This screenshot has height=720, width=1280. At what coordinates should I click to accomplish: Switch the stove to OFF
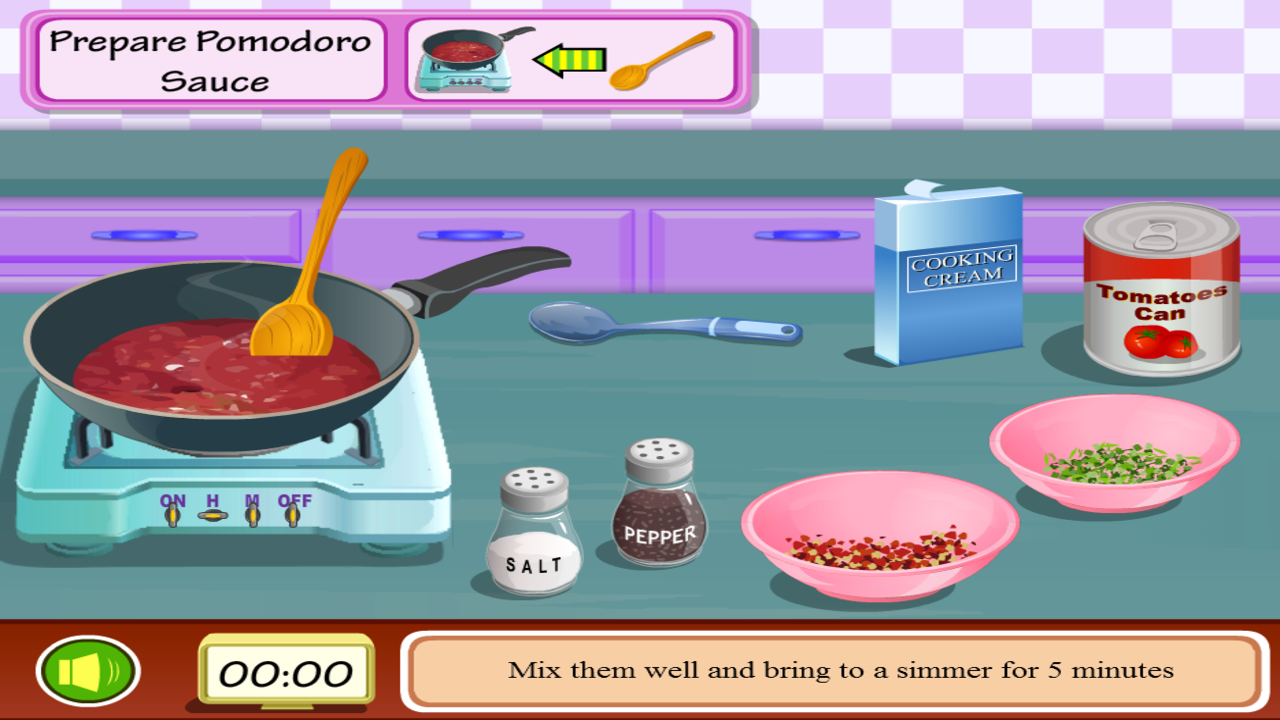[294, 516]
